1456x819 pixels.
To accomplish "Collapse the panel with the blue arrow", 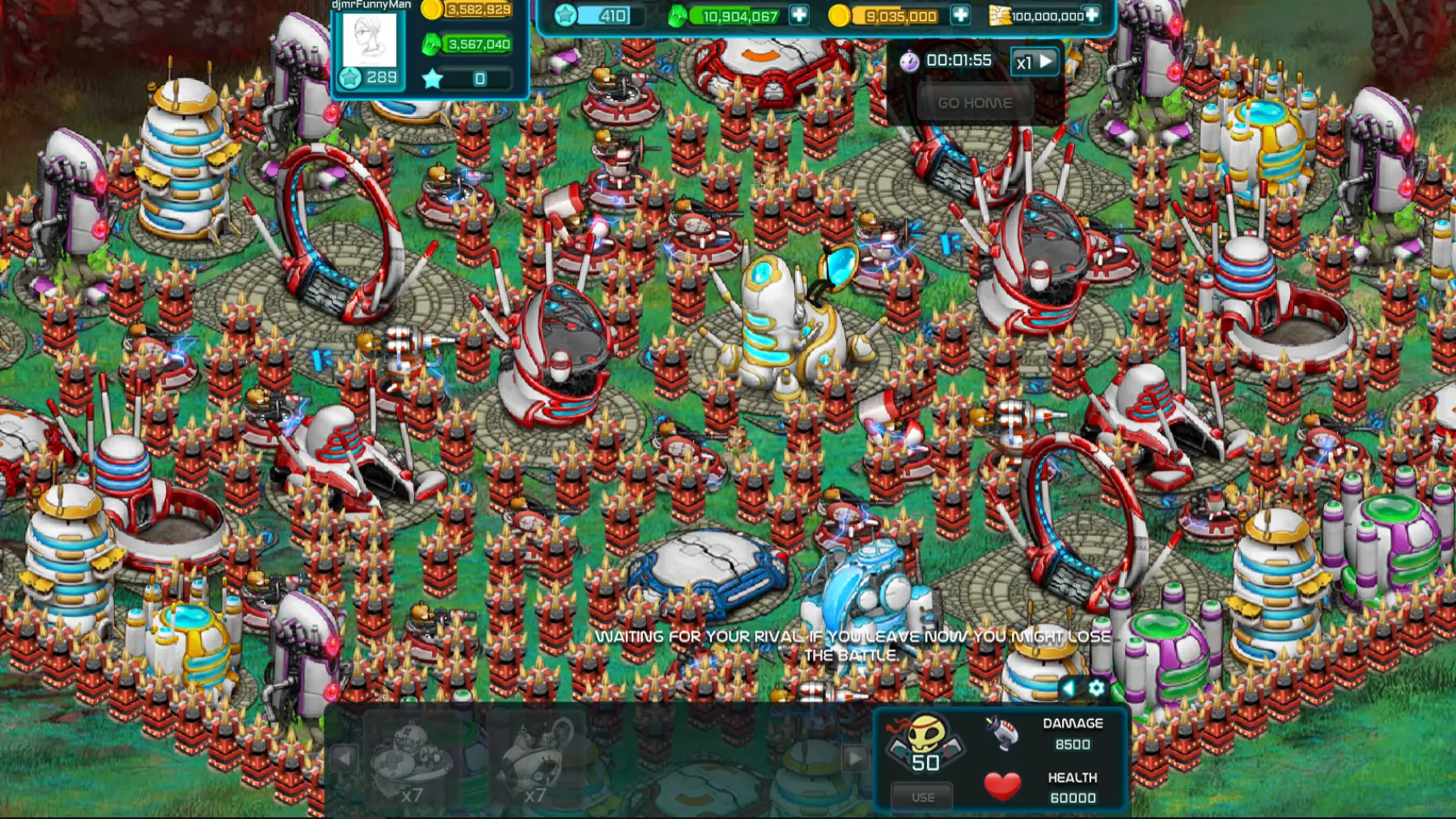I will pyautogui.click(x=1069, y=688).
